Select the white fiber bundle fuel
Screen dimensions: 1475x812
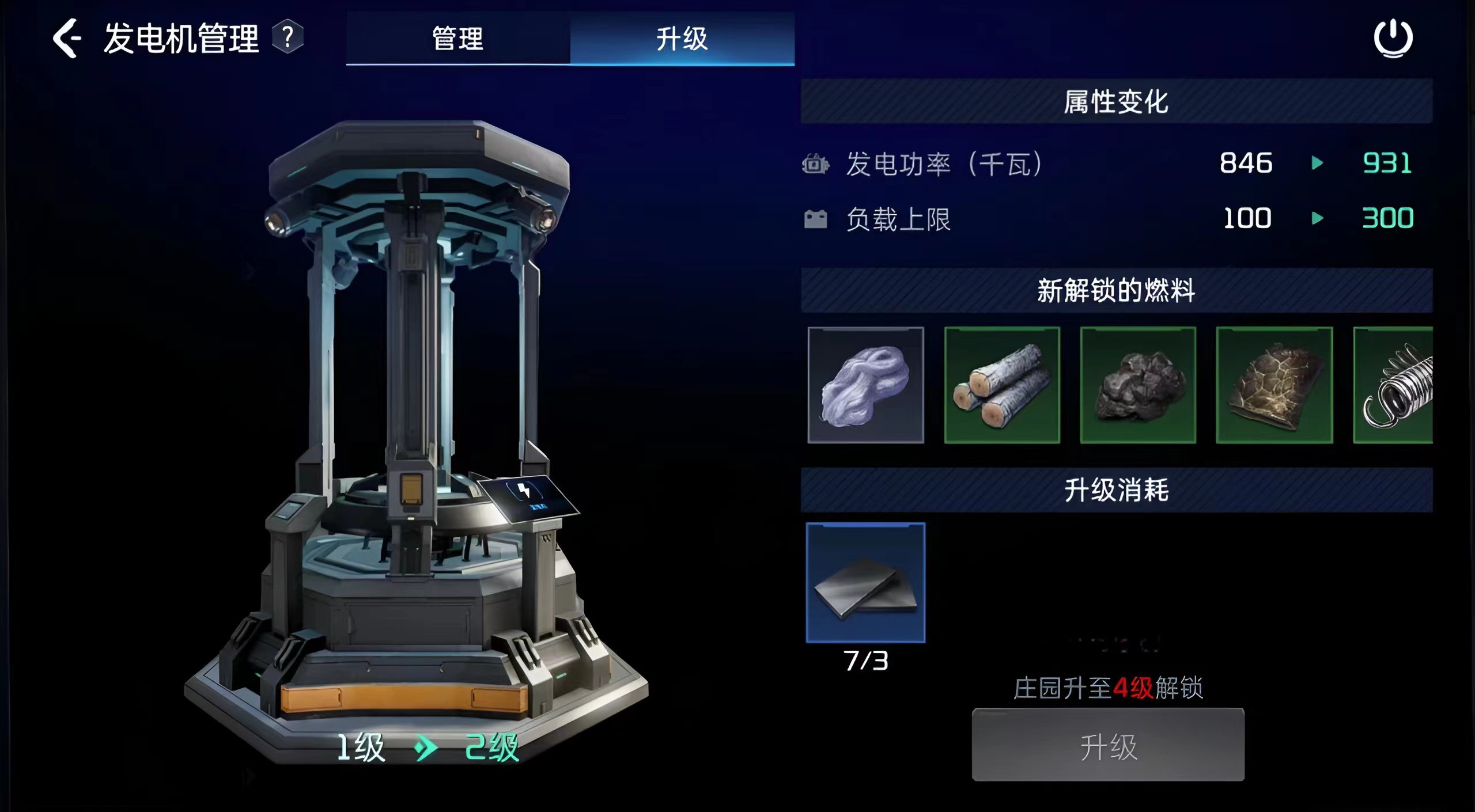click(865, 385)
